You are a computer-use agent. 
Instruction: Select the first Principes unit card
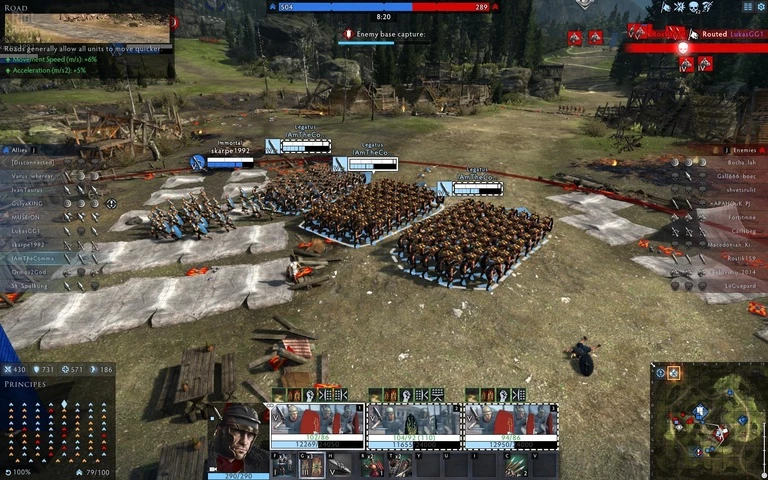point(318,426)
